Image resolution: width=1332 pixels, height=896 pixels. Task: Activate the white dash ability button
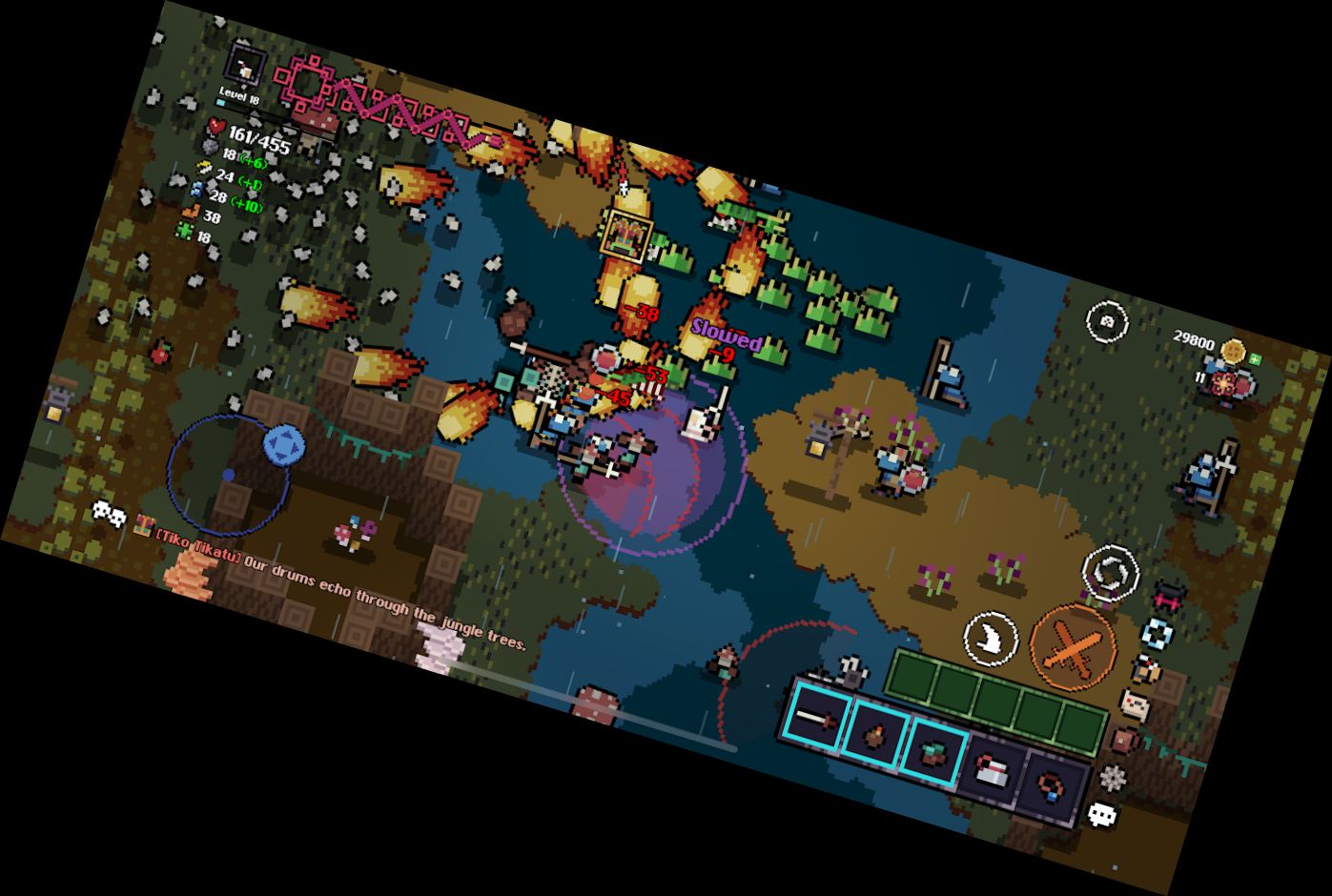(993, 637)
